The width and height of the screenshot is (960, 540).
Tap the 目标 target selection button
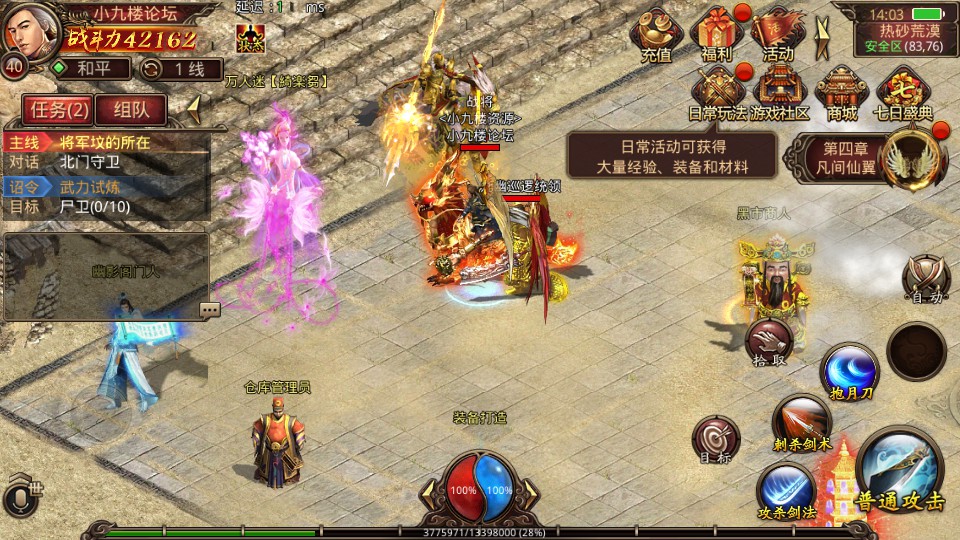coord(716,439)
